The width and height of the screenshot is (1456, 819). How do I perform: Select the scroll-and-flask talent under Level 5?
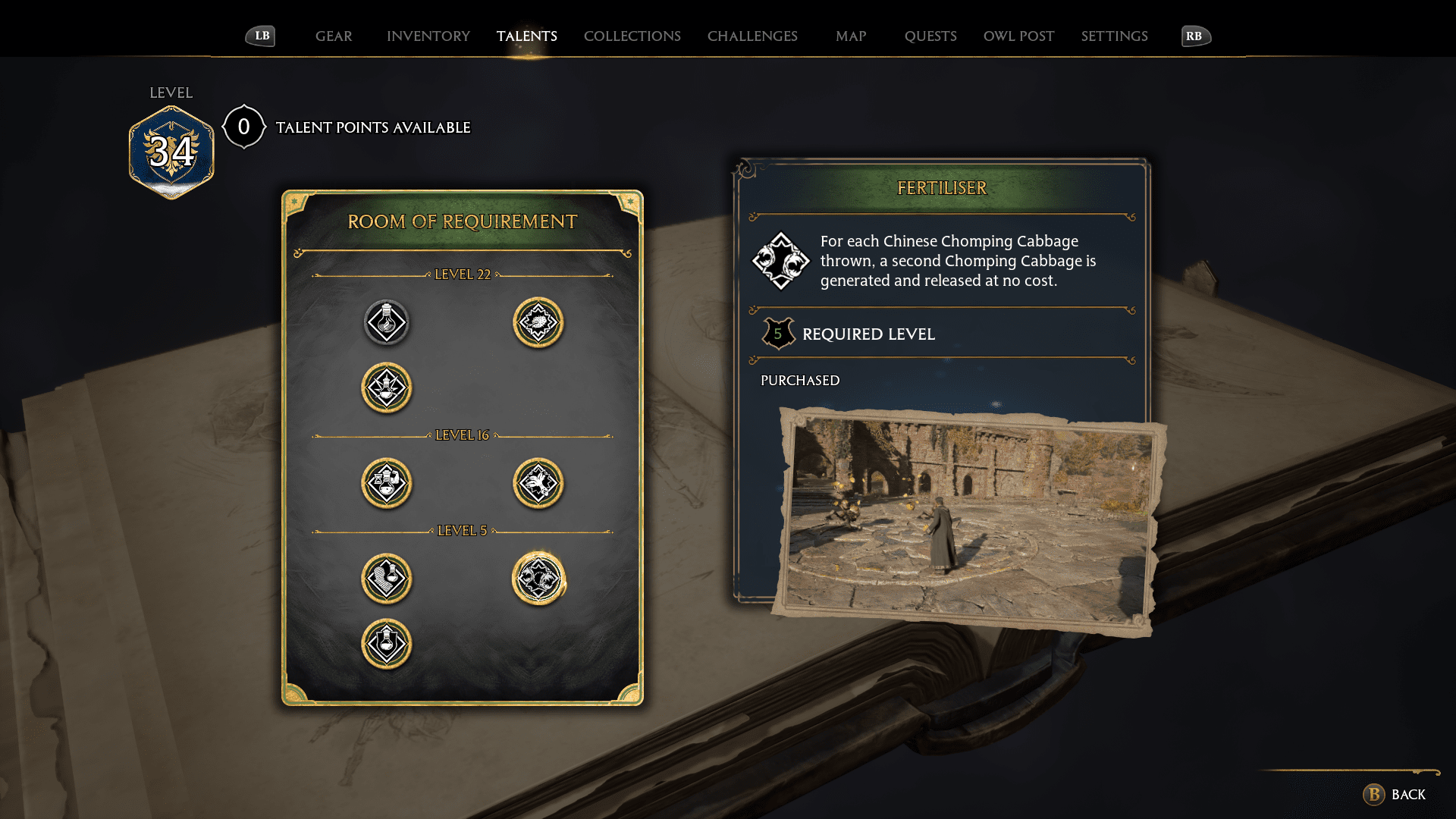click(387, 579)
